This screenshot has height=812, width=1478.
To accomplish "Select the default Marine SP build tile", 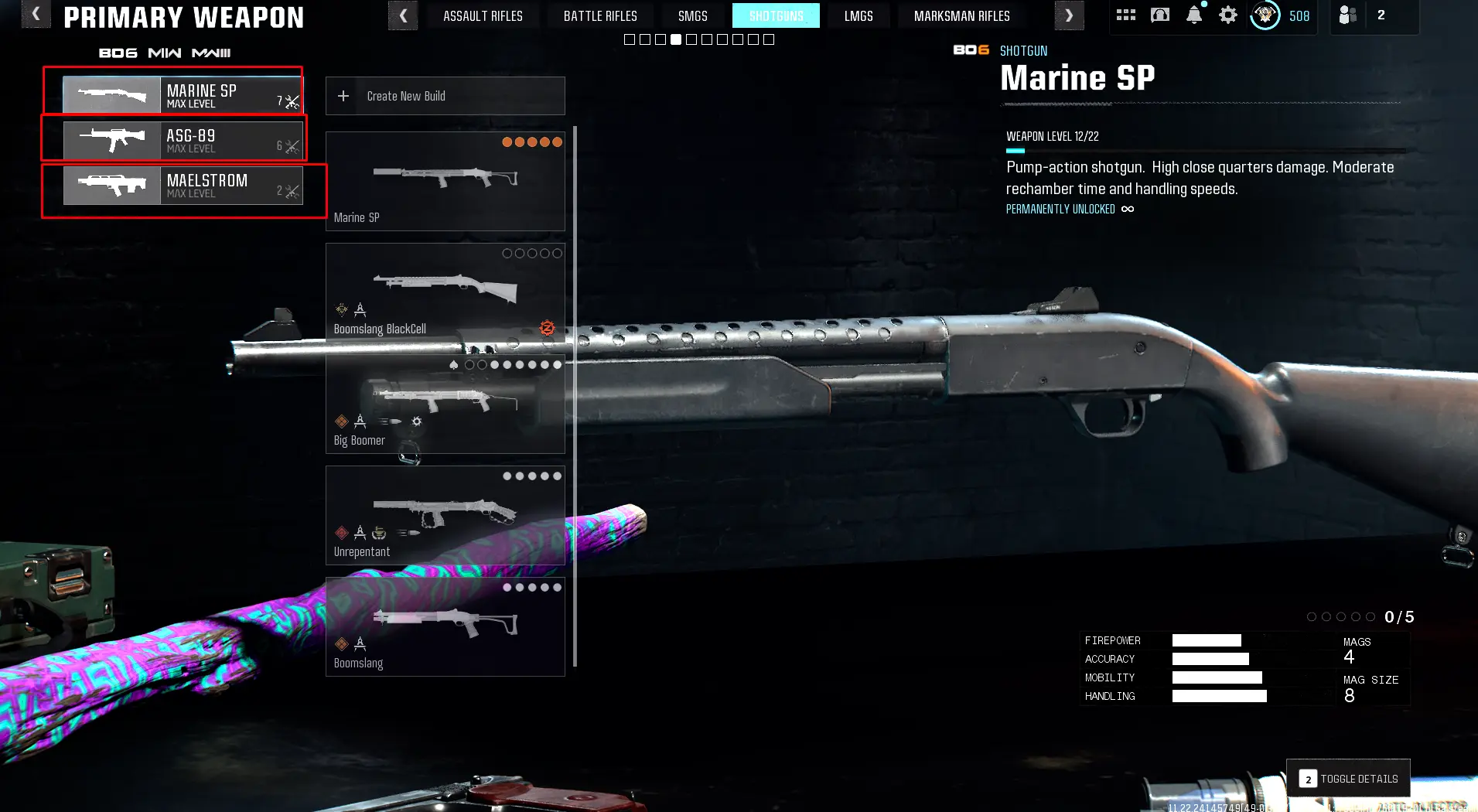I will pos(445,181).
